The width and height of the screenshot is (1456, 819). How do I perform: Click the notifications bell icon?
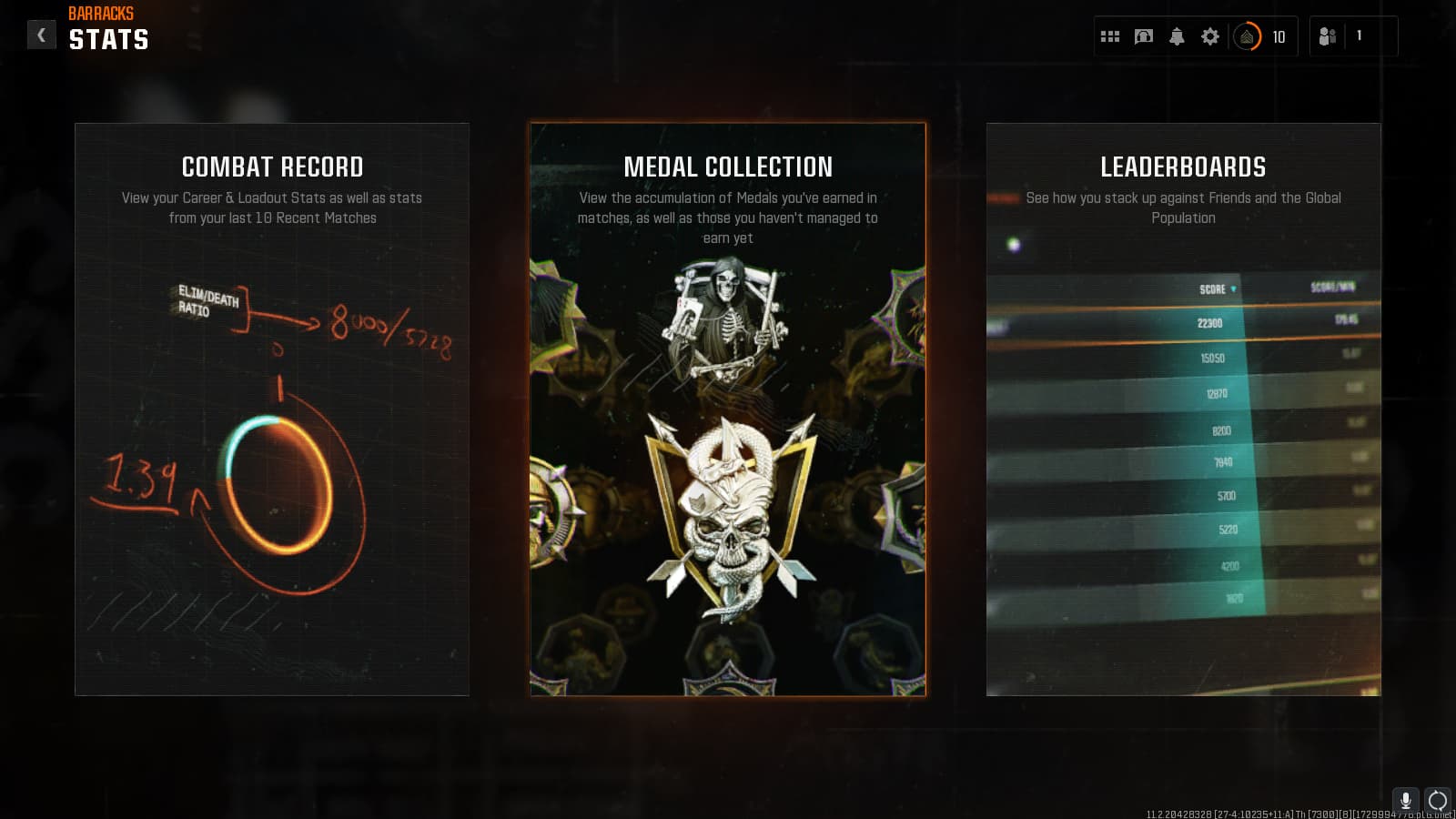point(1177,37)
